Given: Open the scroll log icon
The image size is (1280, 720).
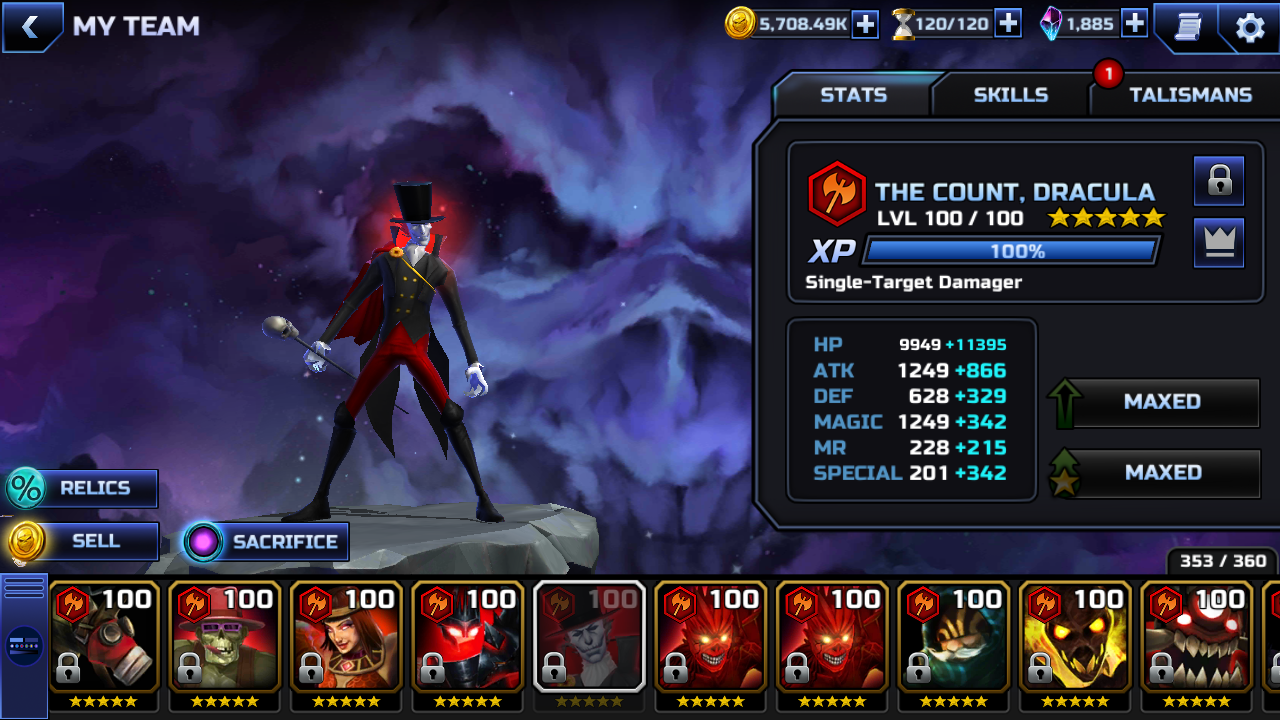Looking at the screenshot, I should coord(1187,27).
